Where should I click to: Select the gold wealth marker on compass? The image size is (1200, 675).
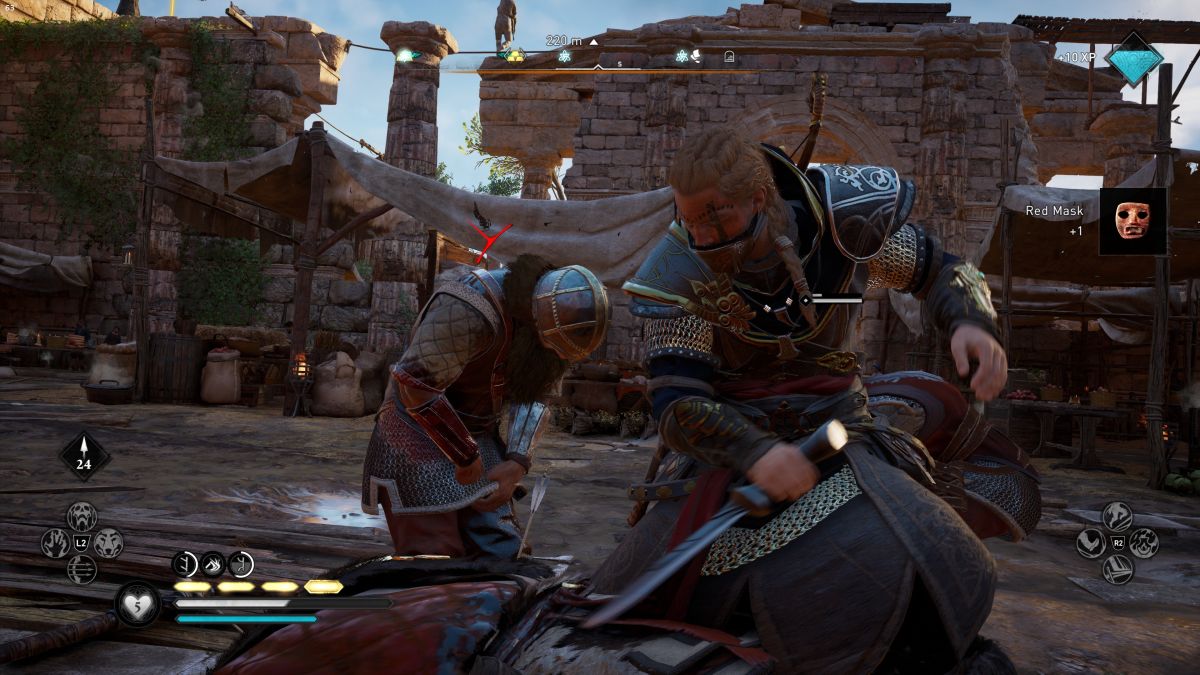[515, 55]
